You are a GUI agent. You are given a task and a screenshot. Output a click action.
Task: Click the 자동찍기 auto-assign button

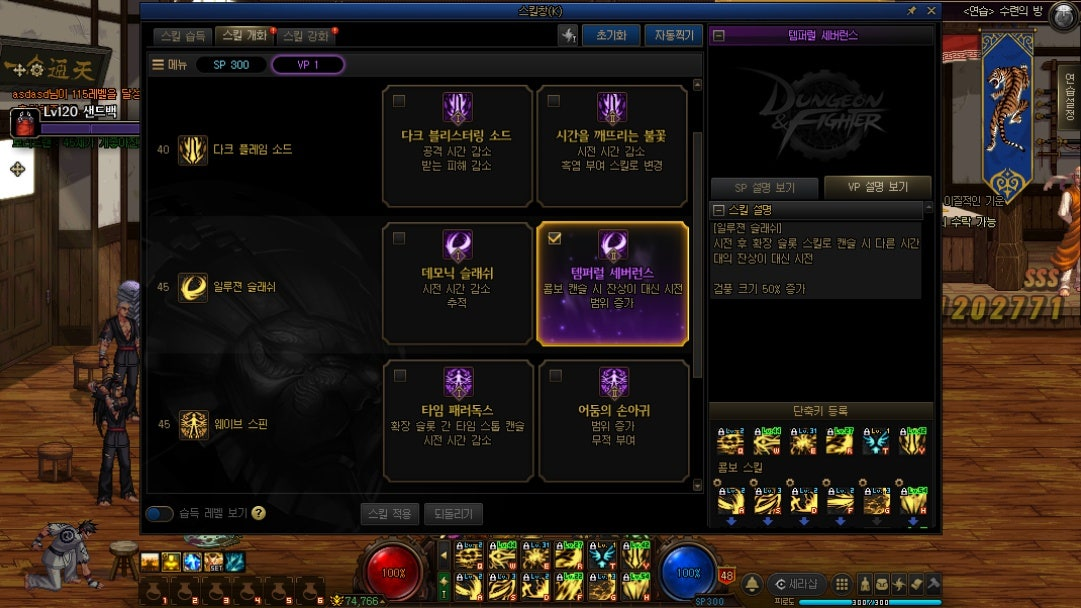672,35
